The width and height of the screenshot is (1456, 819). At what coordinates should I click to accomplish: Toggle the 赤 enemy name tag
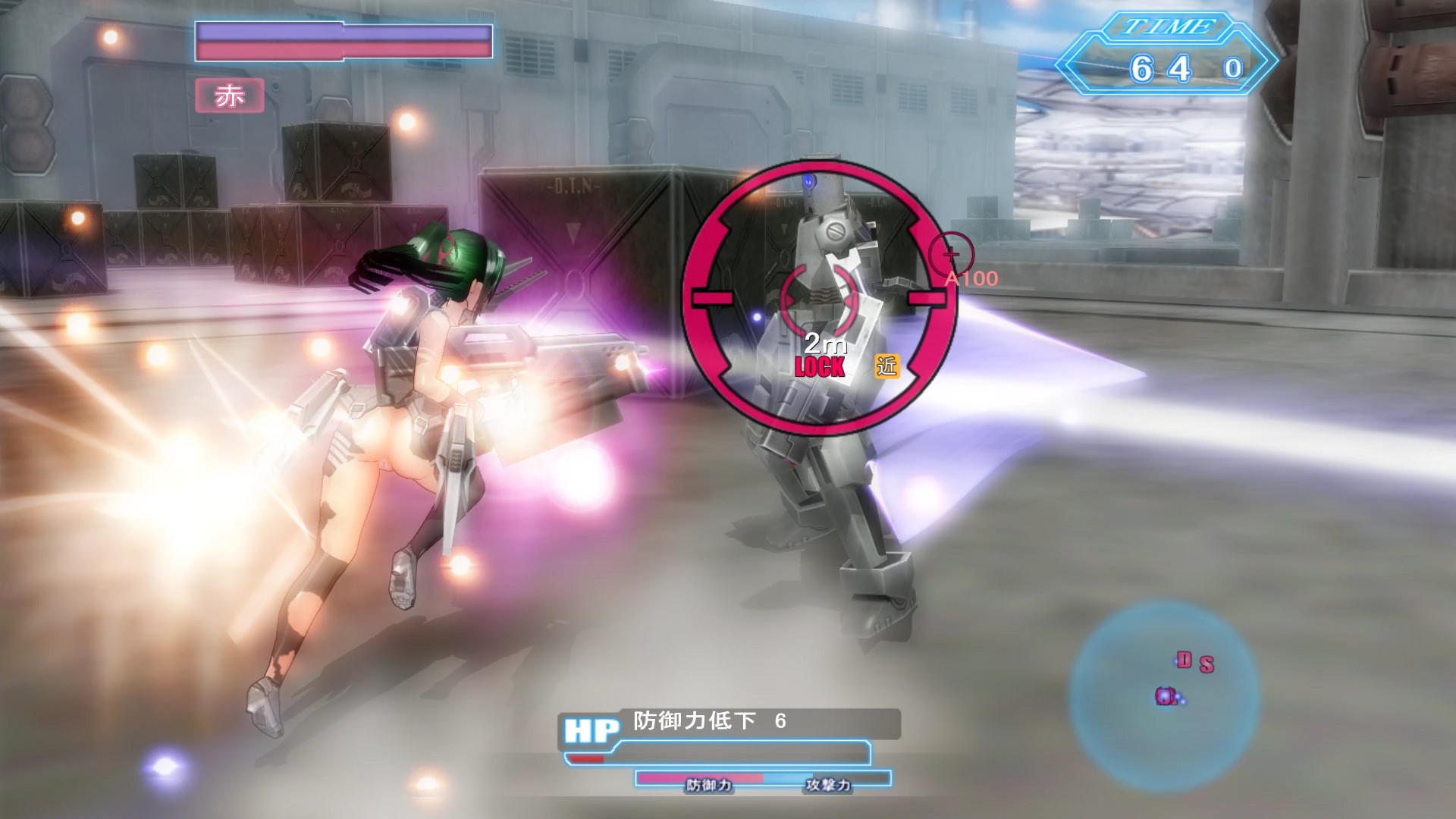pos(230,95)
